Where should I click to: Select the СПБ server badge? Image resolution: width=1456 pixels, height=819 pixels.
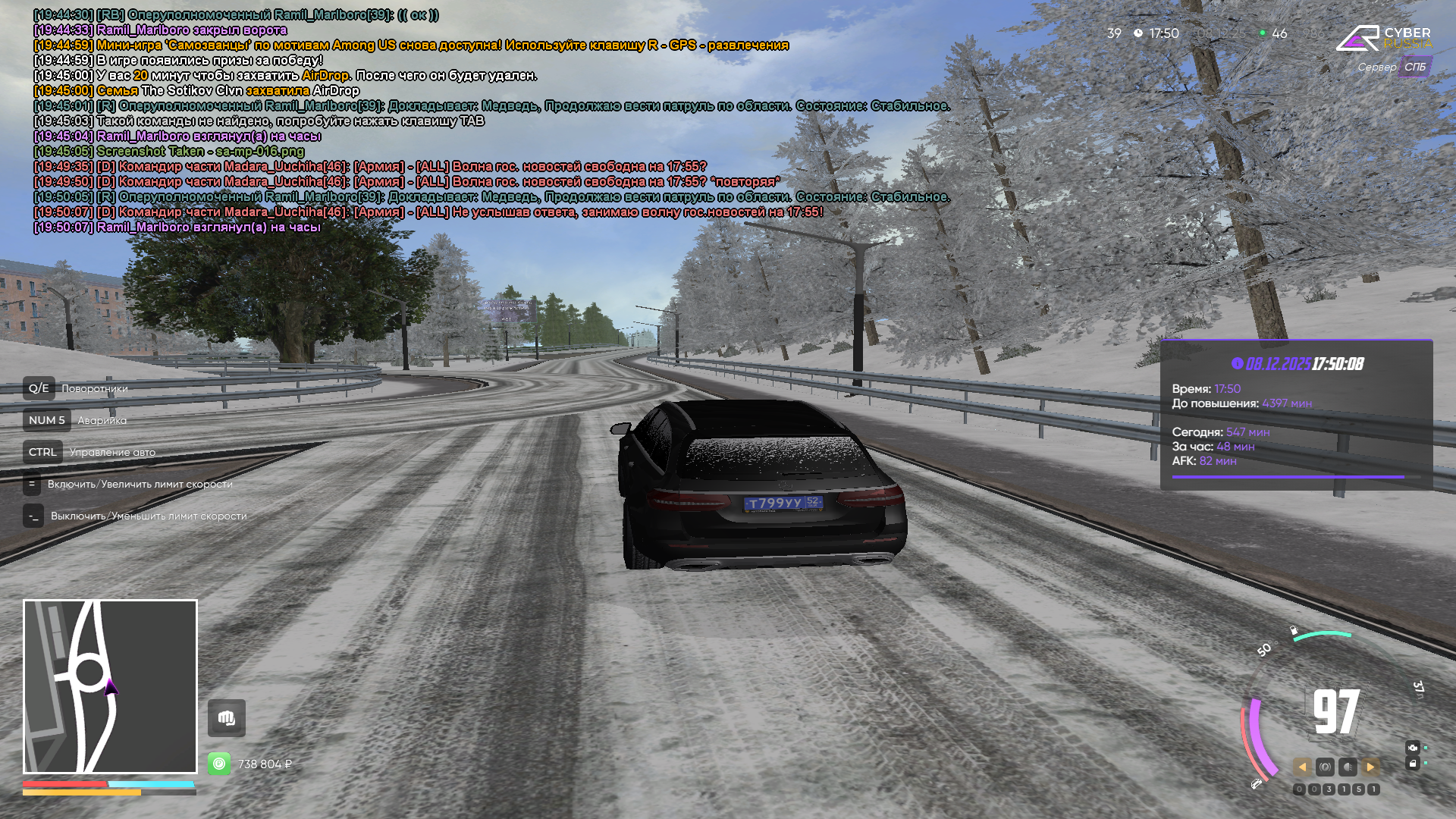pyautogui.click(x=1415, y=67)
